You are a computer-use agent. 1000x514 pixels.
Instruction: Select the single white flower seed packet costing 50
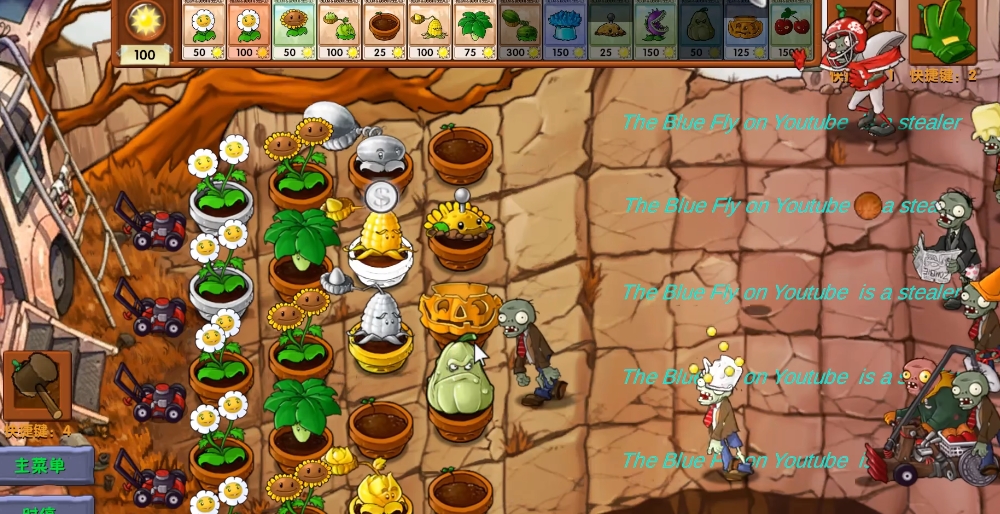pyautogui.click(x=203, y=31)
